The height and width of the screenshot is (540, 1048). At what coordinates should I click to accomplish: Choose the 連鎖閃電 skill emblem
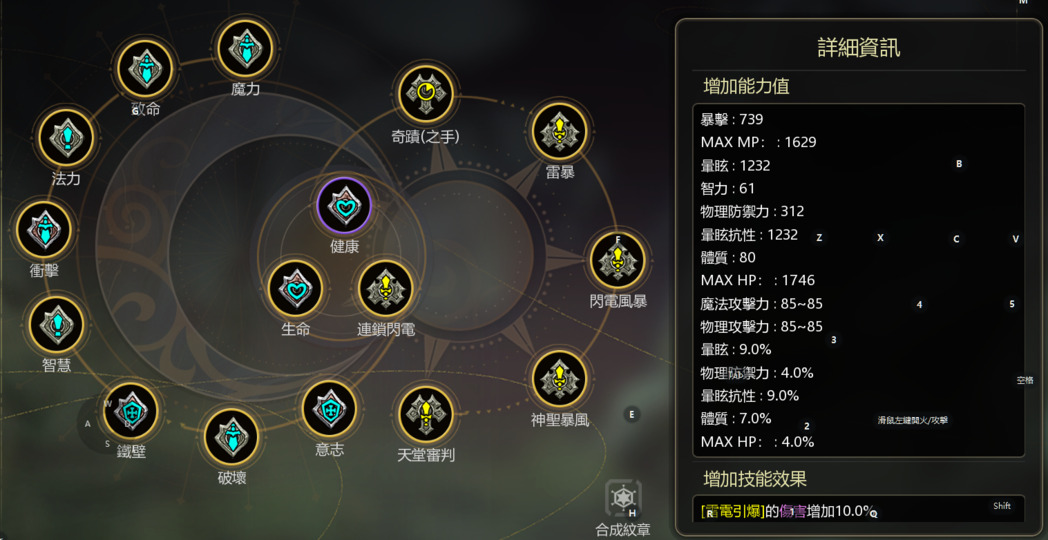[x=386, y=289]
